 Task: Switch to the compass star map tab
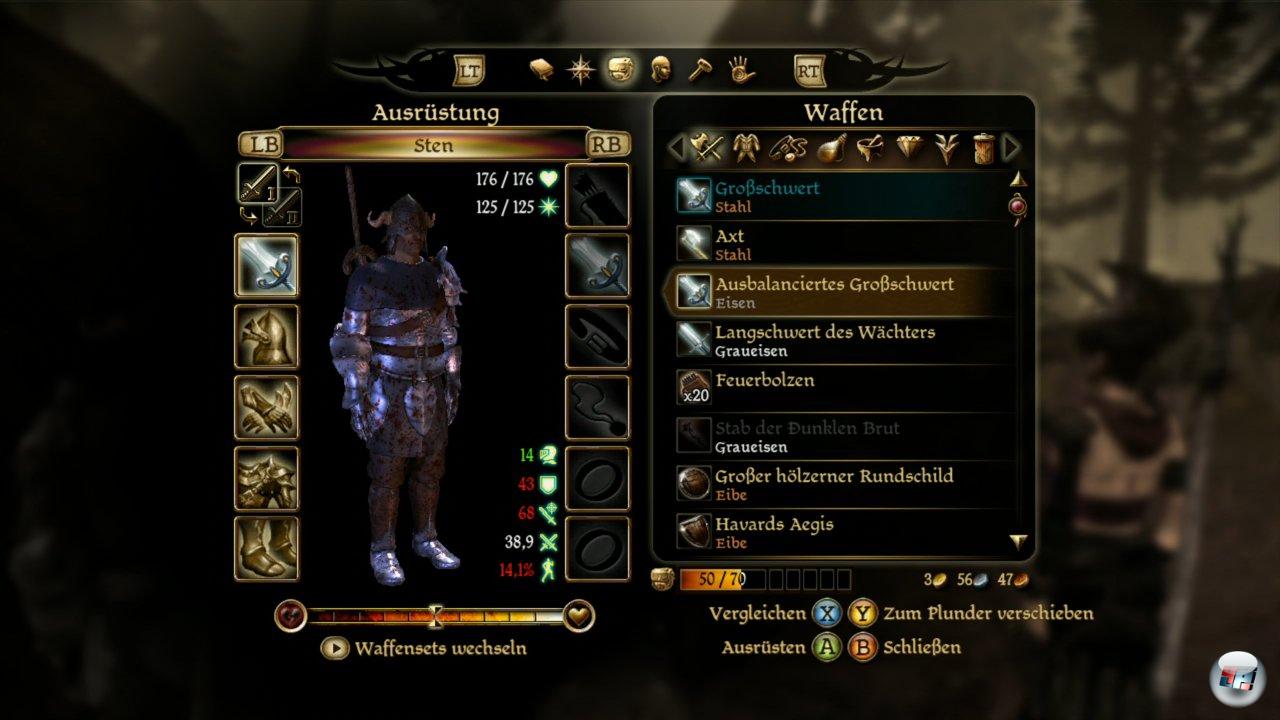point(581,70)
